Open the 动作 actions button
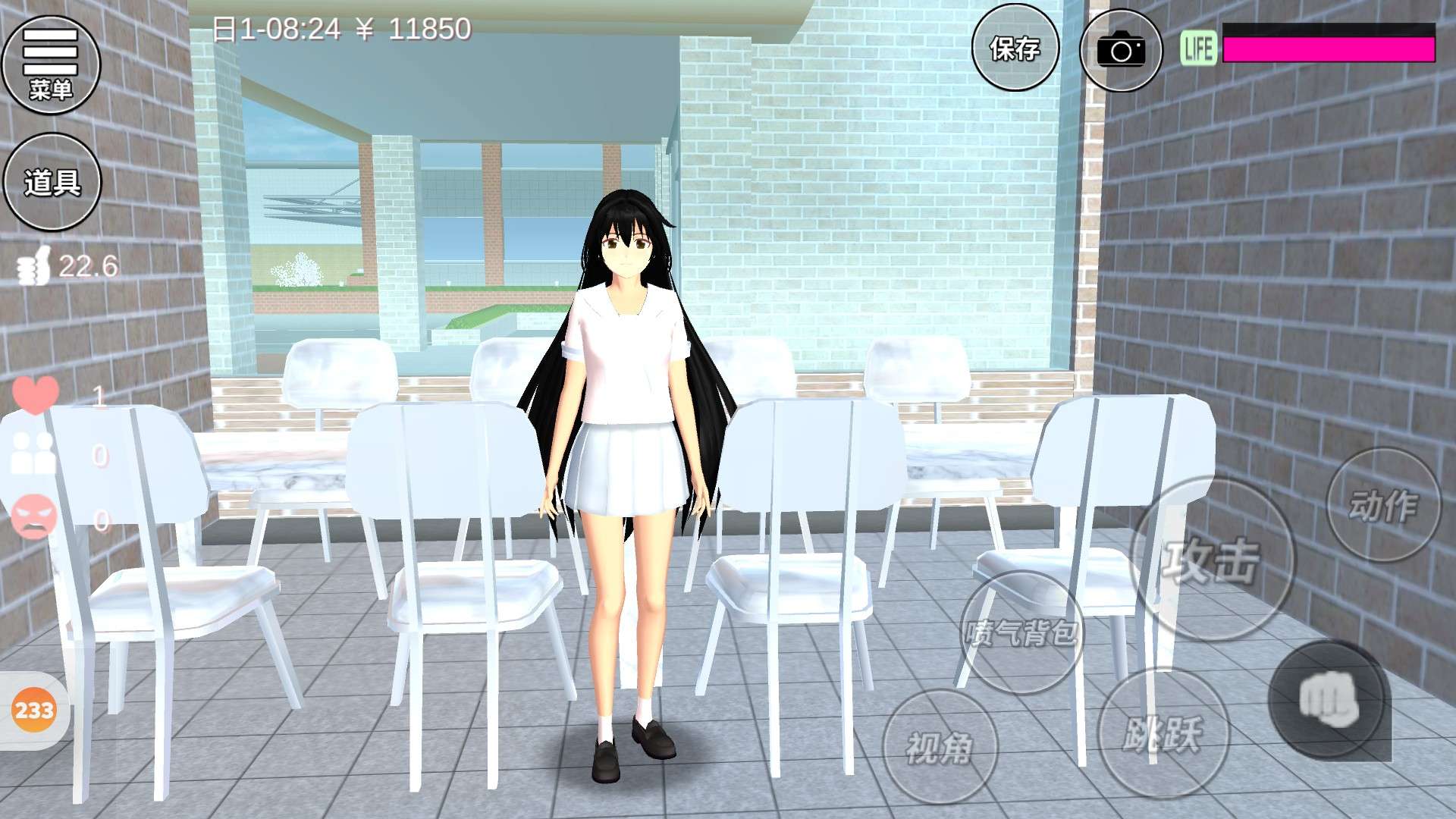Image resolution: width=1456 pixels, height=819 pixels. click(1382, 505)
